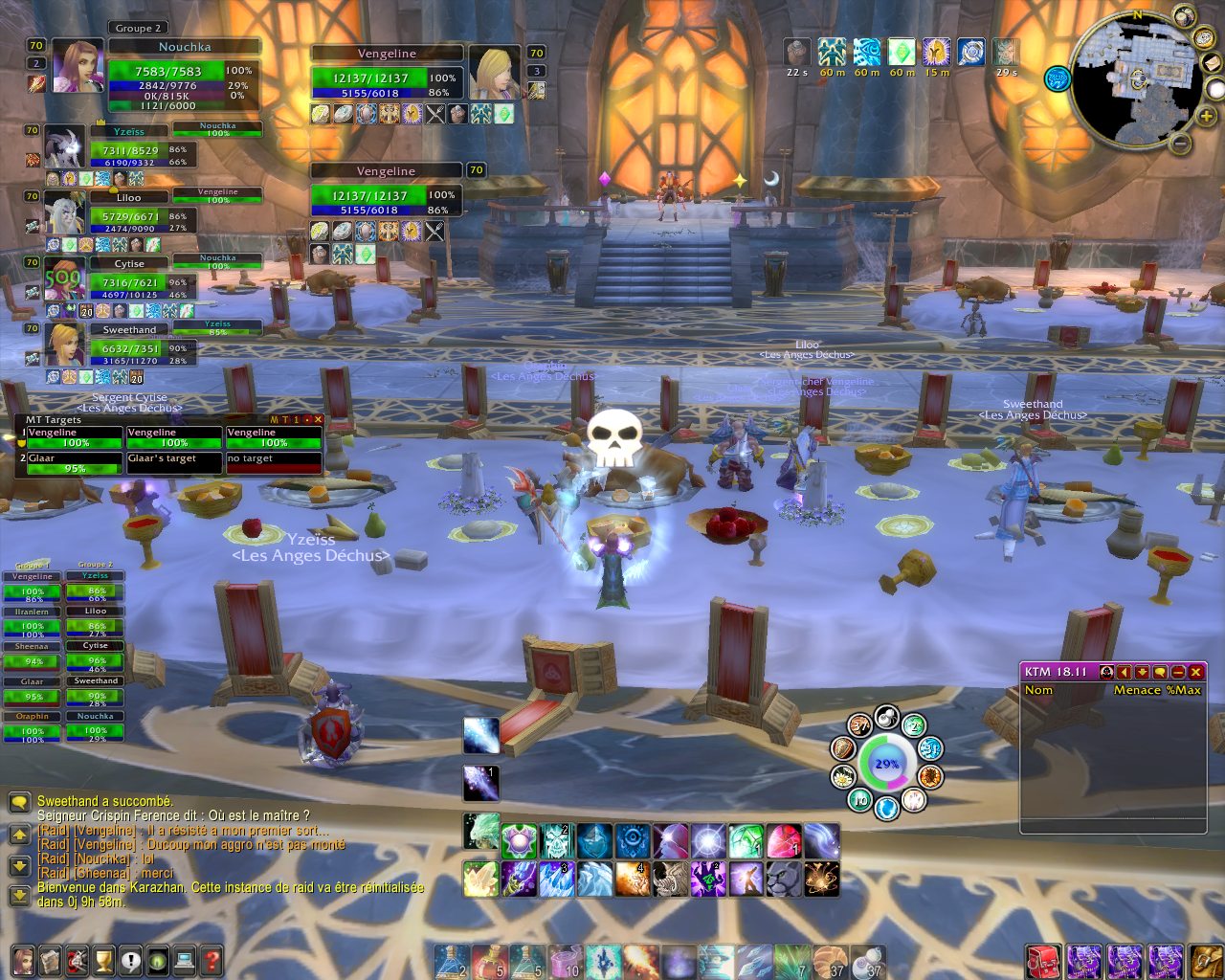
Task: Open the character portrait micro-menu button
Action: (23, 959)
